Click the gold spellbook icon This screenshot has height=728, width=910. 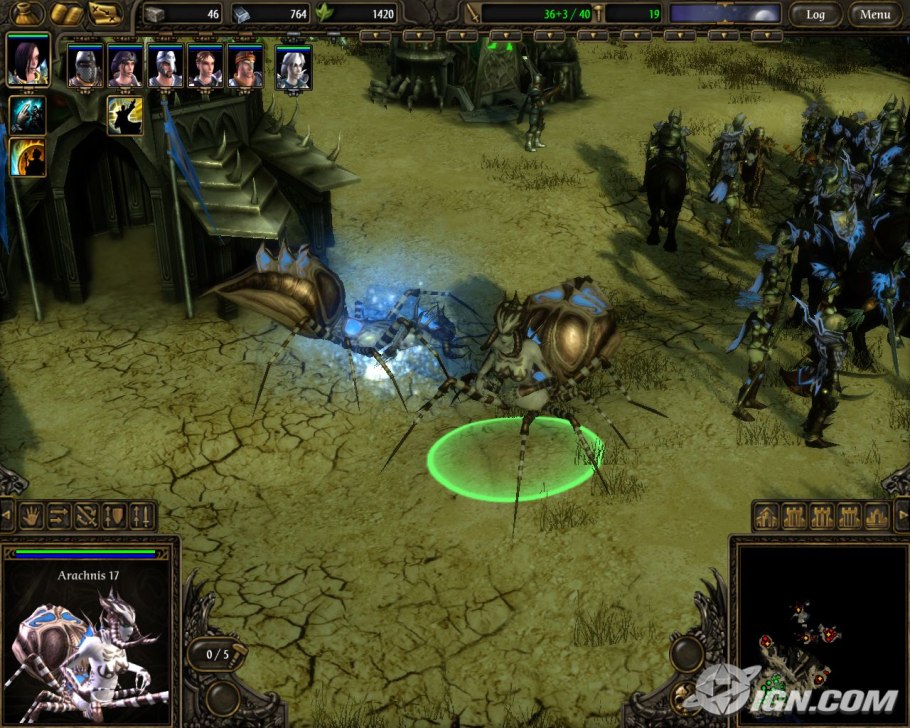point(65,14)
